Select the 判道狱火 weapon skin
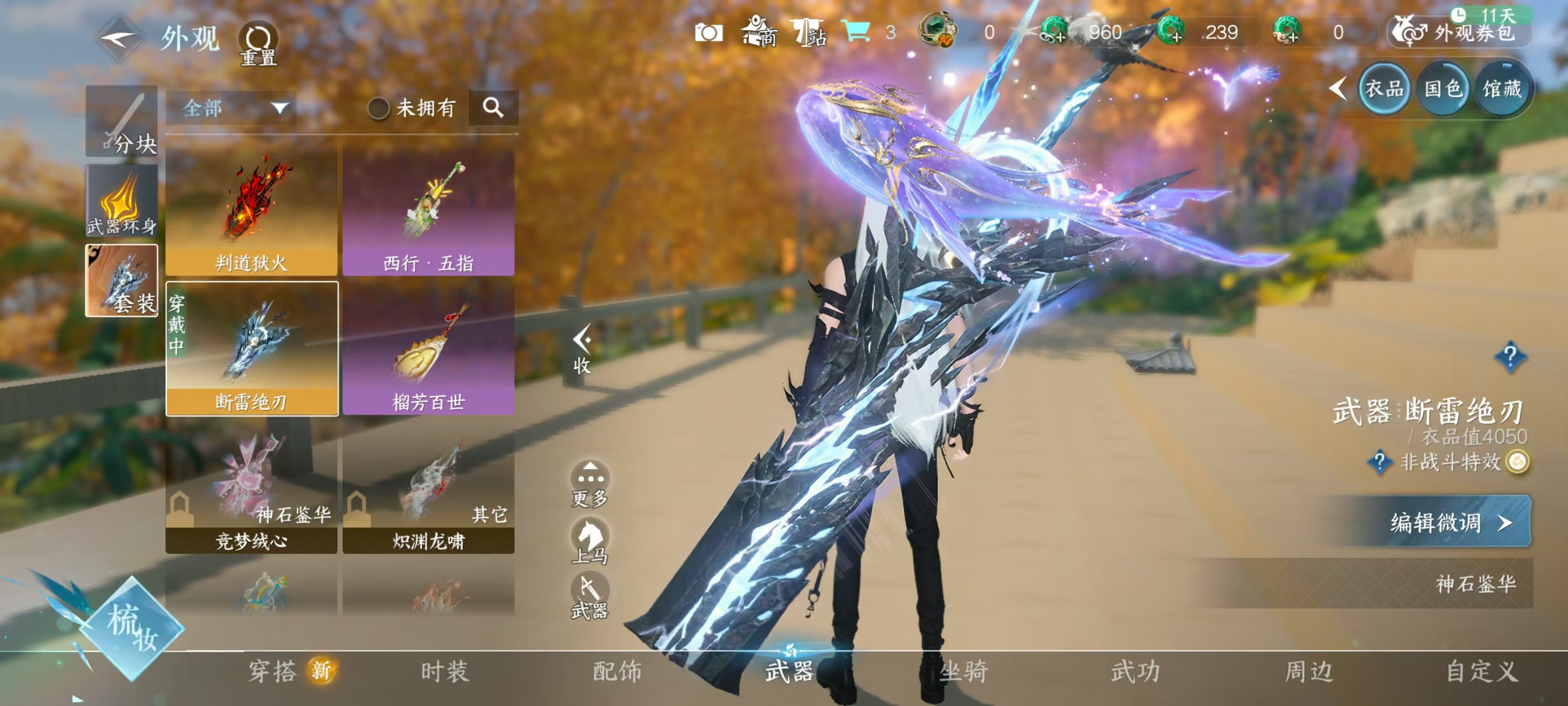The width and height of the screenshot is (1568, 706). [x=251, y=210]
